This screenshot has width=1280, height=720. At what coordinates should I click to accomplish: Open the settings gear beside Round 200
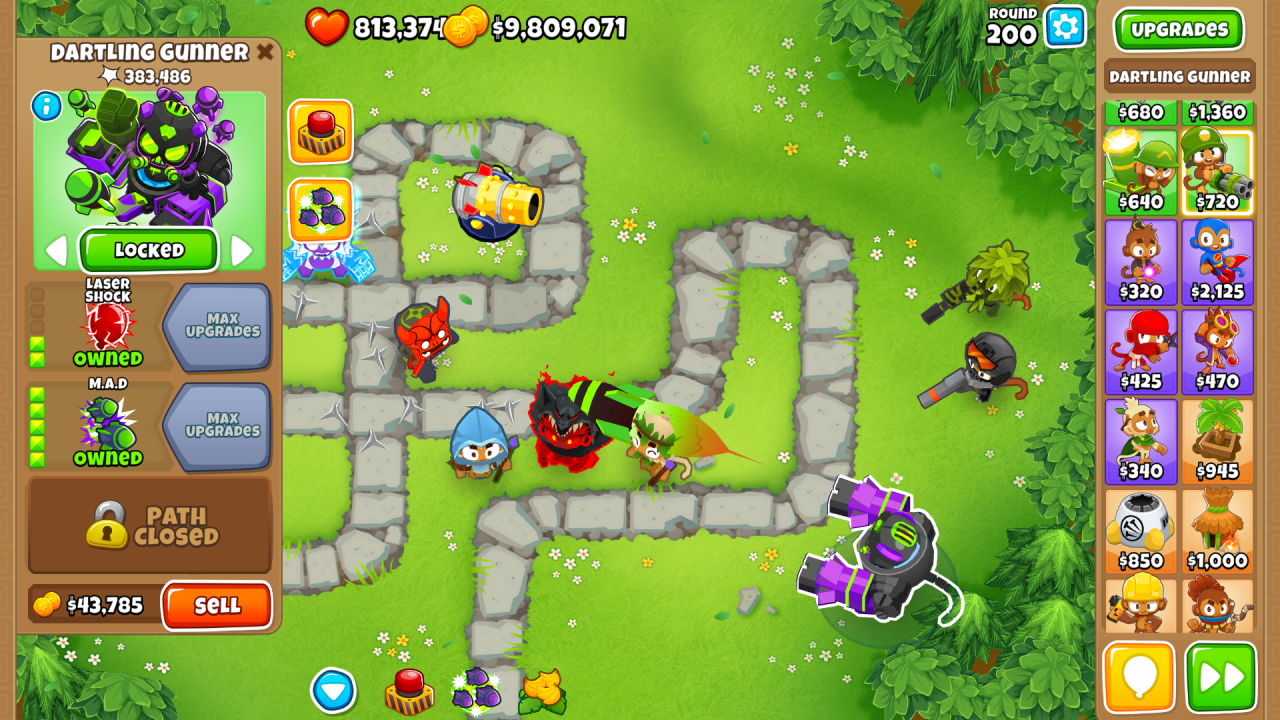click(x=1063, y=27)
